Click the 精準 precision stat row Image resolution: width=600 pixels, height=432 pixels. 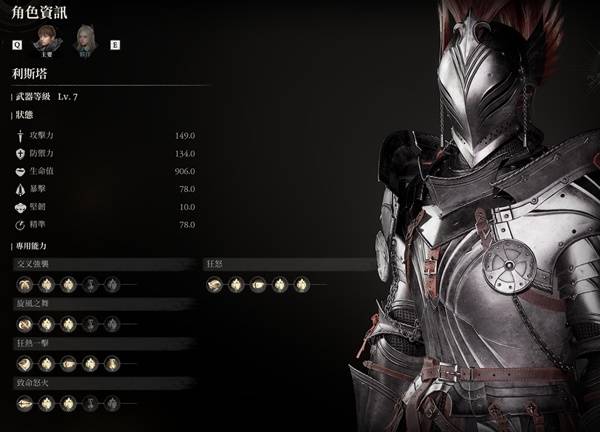[105, 225]
